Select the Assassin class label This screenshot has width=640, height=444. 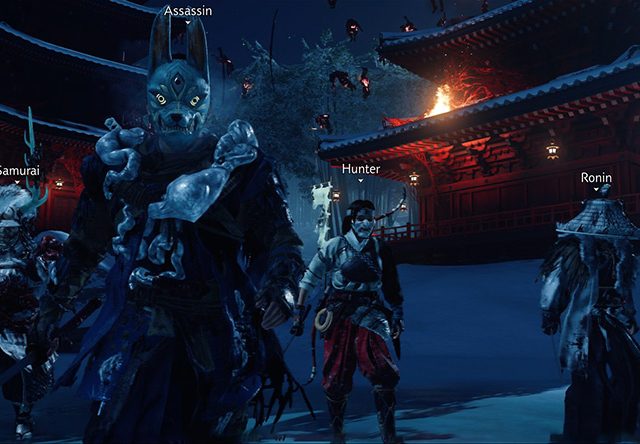click(186, 10)
